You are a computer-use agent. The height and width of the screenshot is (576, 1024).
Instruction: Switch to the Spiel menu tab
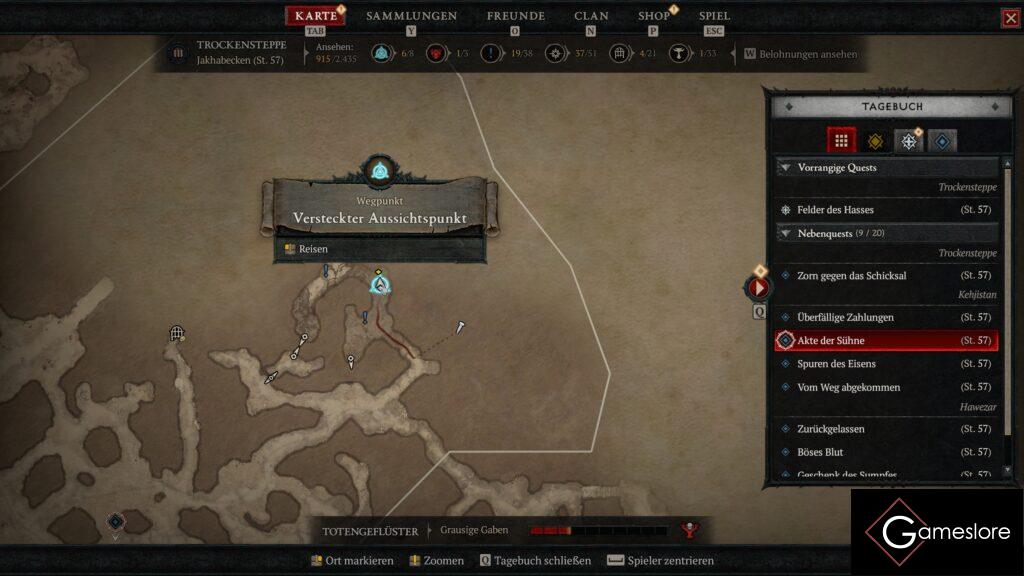point(714,16)
